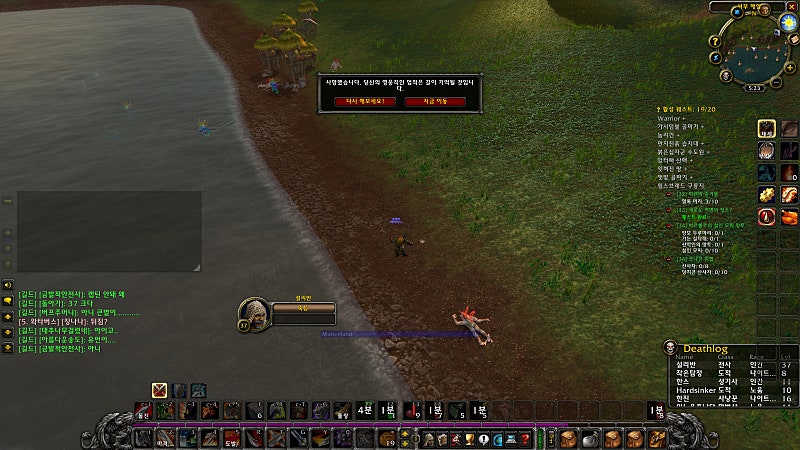Activate the battle stance crossed-swords icon
800x450 pixels.
(x=159, y=389)
